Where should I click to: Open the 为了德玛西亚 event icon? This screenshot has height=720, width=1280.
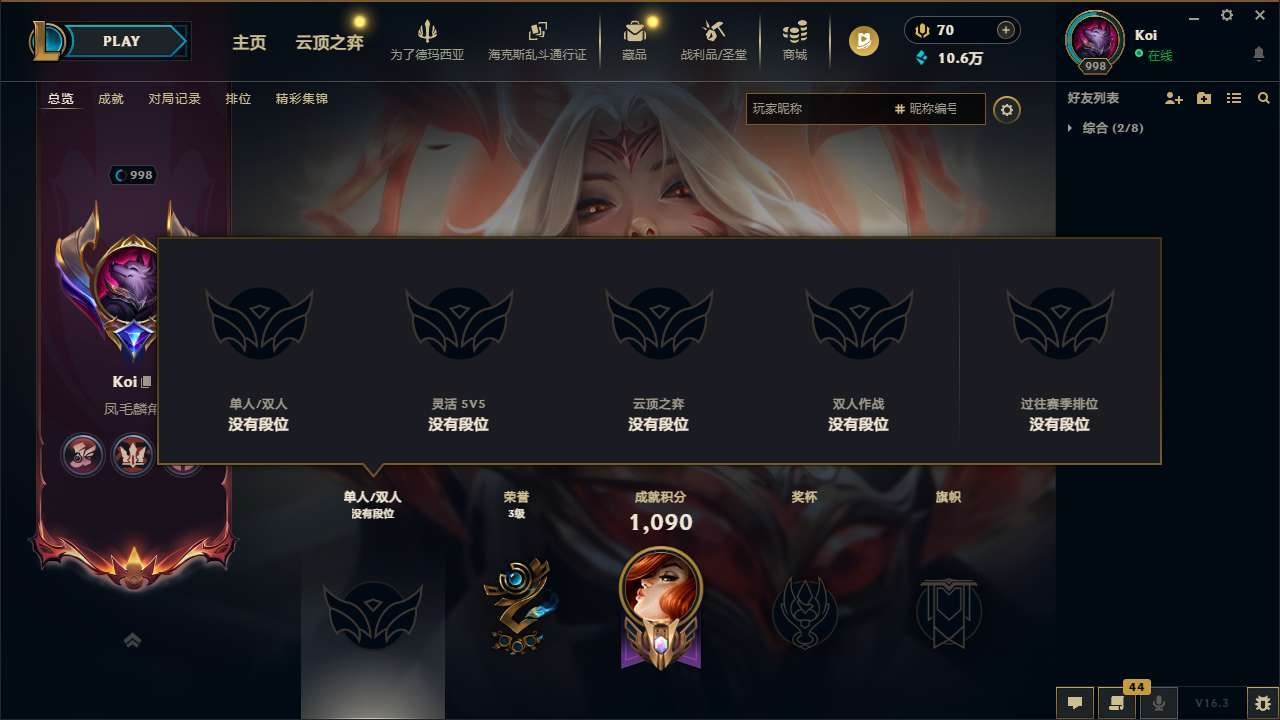click(428, 38)
